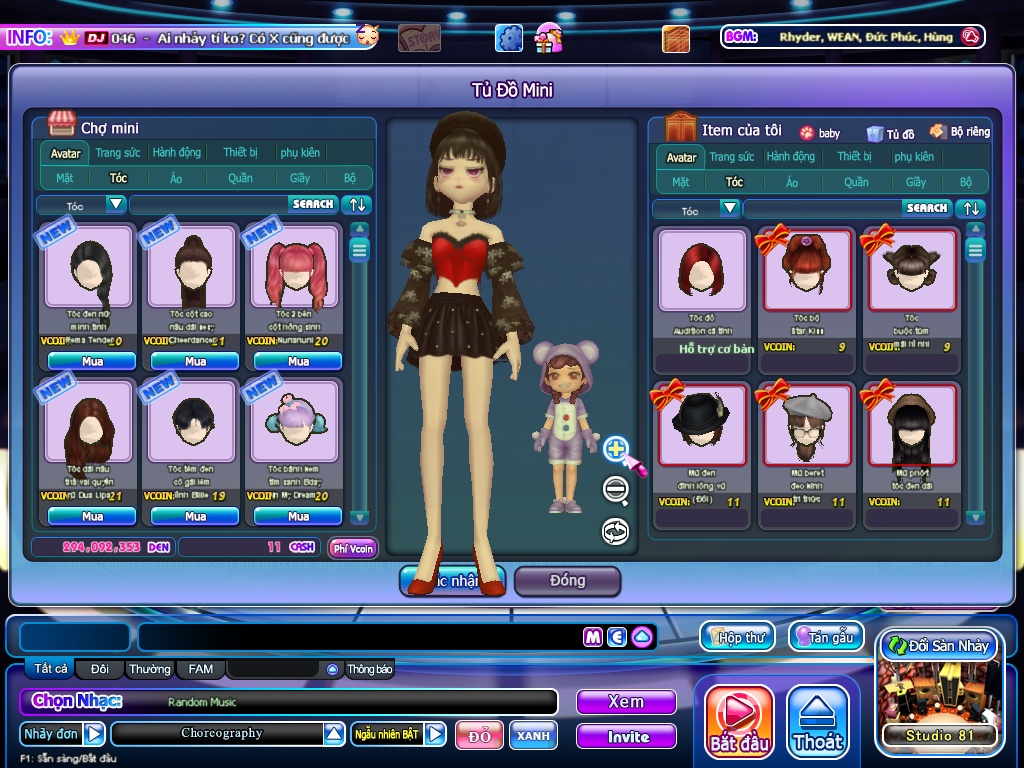Image resolution: width=1024 pixels, height=768 pixels.
Task: Switch chat to the FAM tab
Action: point(201,669)
